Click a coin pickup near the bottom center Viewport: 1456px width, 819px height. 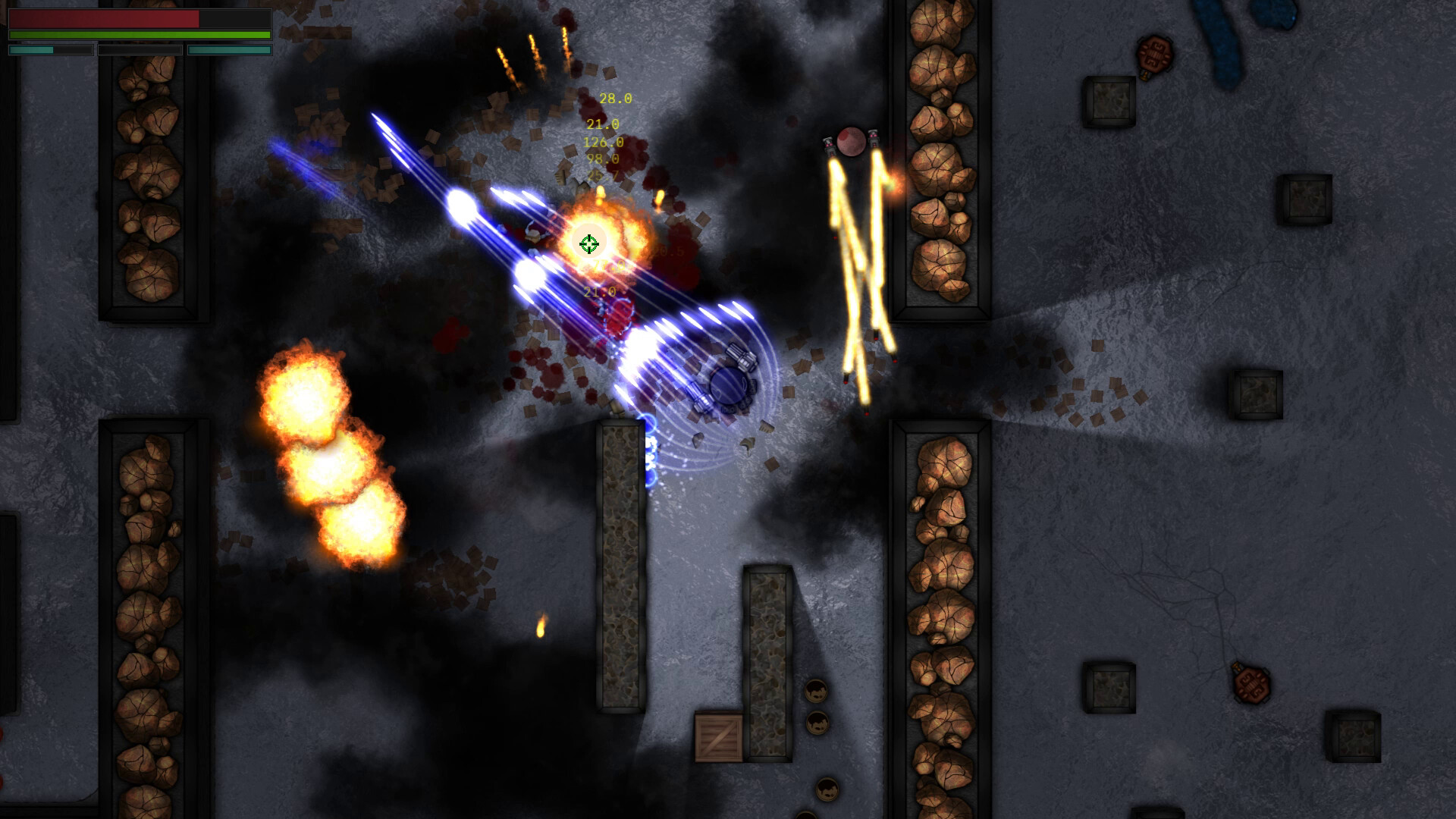coord(817,690)
